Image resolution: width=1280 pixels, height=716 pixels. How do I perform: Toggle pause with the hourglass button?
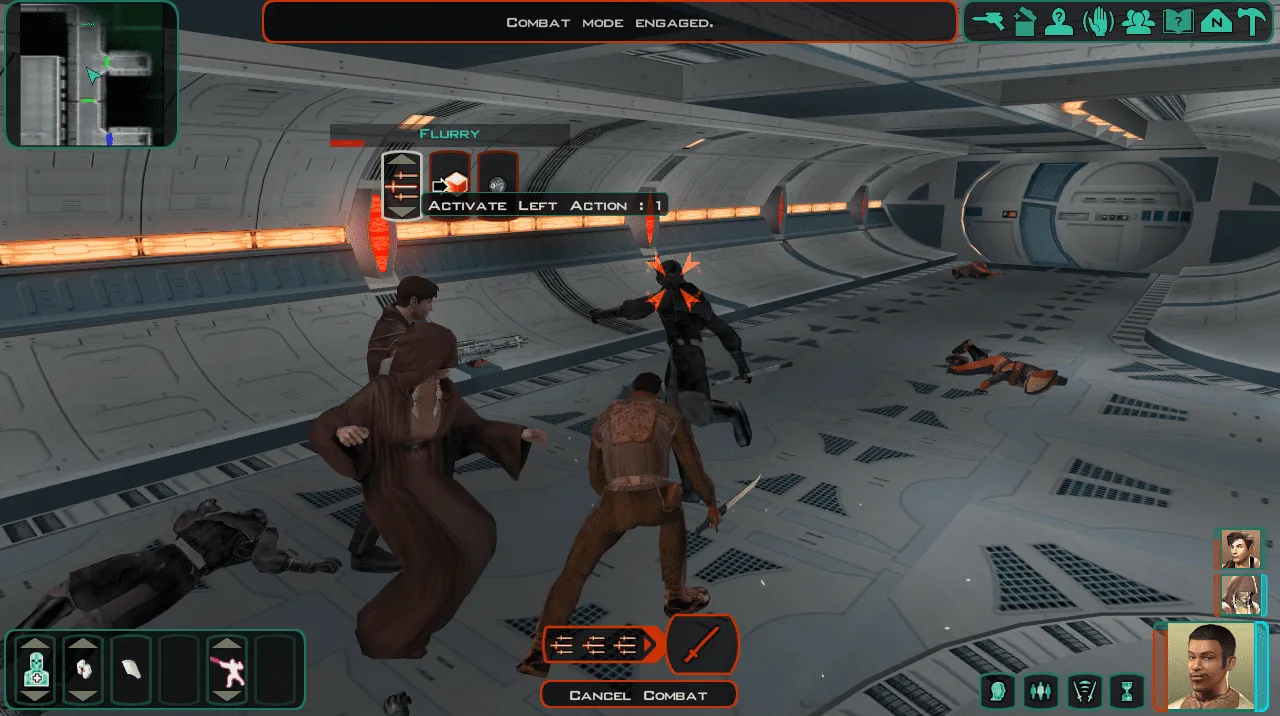pyautogui.click(x=1128, y=690)
